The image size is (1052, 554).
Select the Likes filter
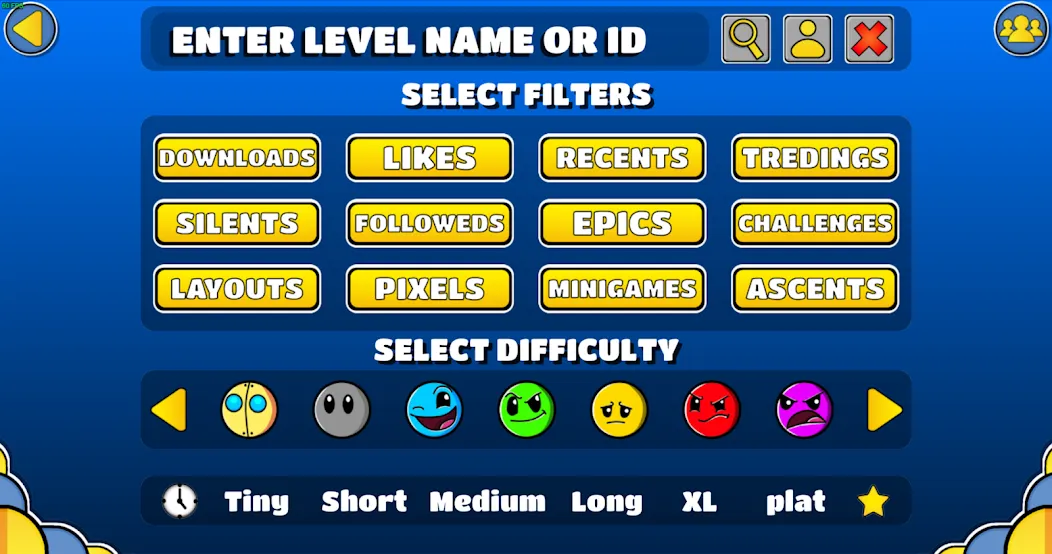click(430, 158)
